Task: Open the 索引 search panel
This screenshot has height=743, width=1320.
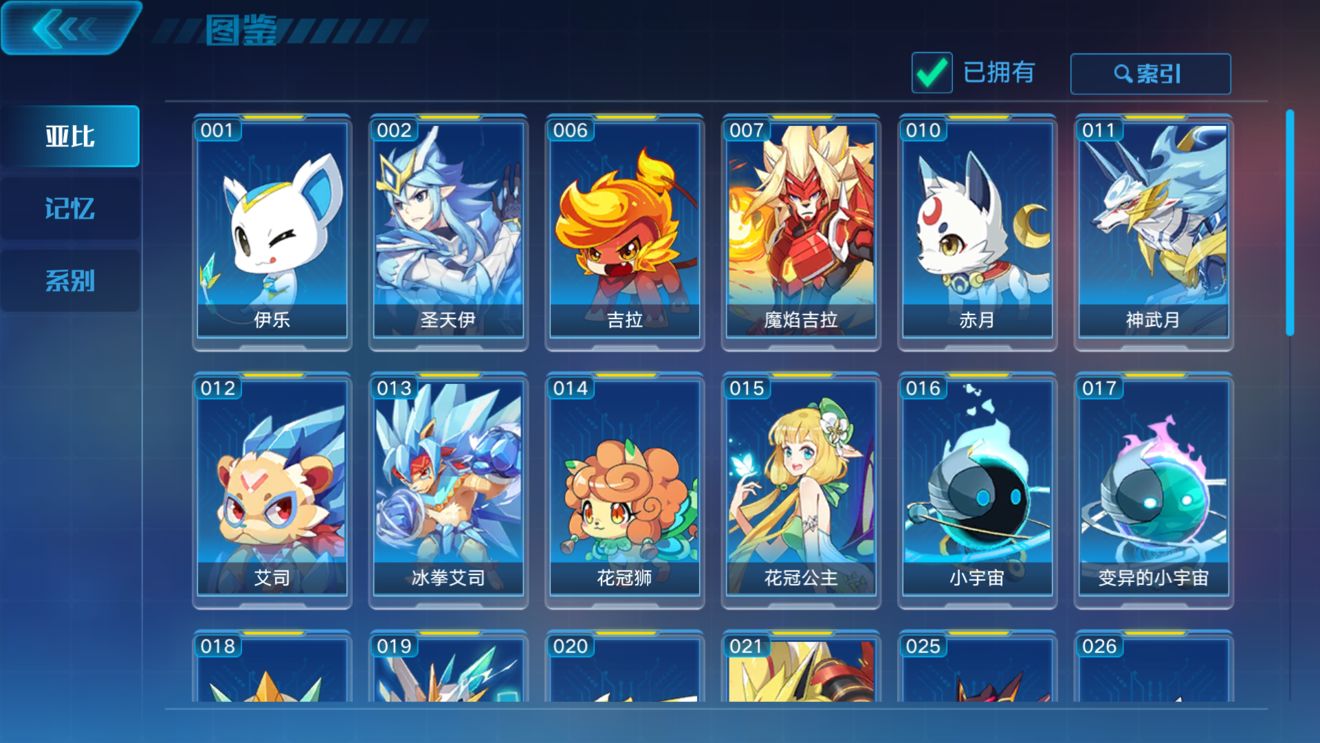Action: pyautogui.click(x=1151, y=73)
